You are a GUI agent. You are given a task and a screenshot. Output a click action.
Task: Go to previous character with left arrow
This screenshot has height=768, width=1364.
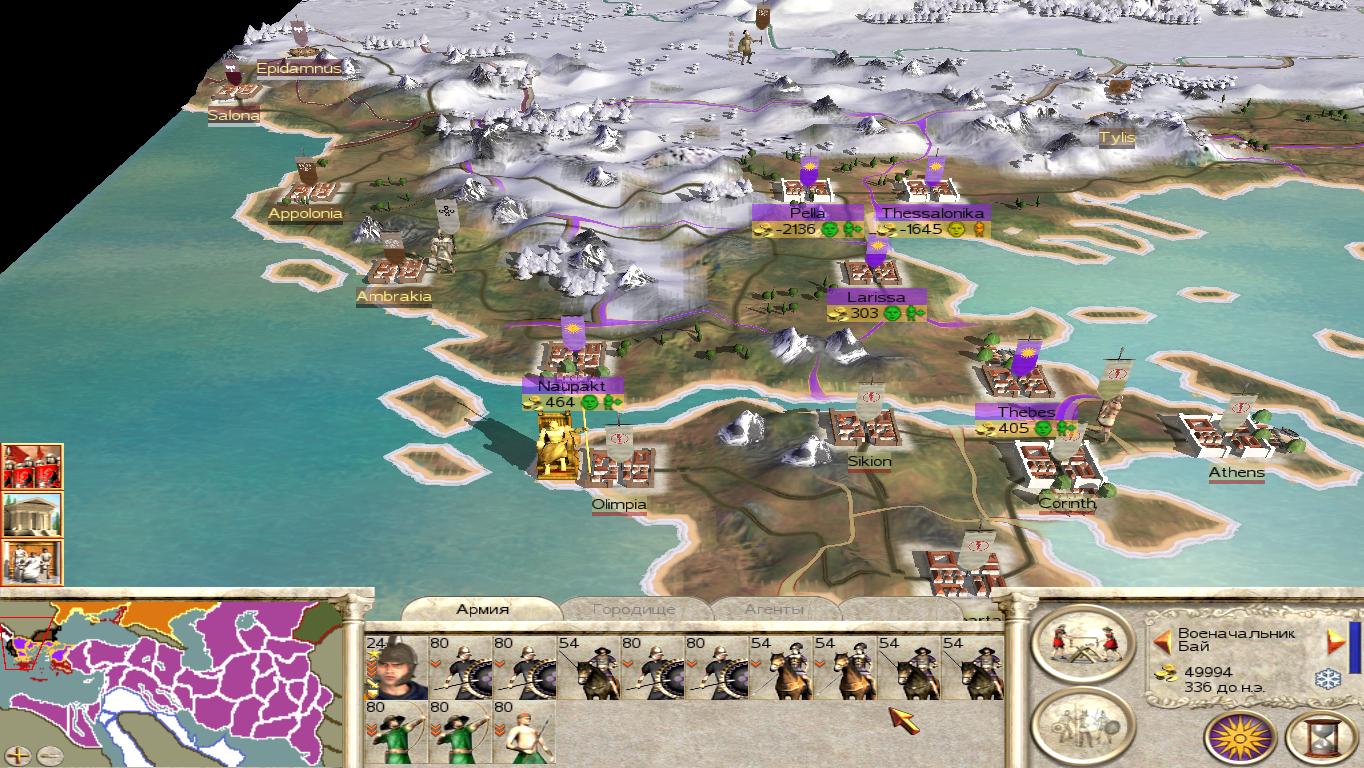(x=1162, y=640)
